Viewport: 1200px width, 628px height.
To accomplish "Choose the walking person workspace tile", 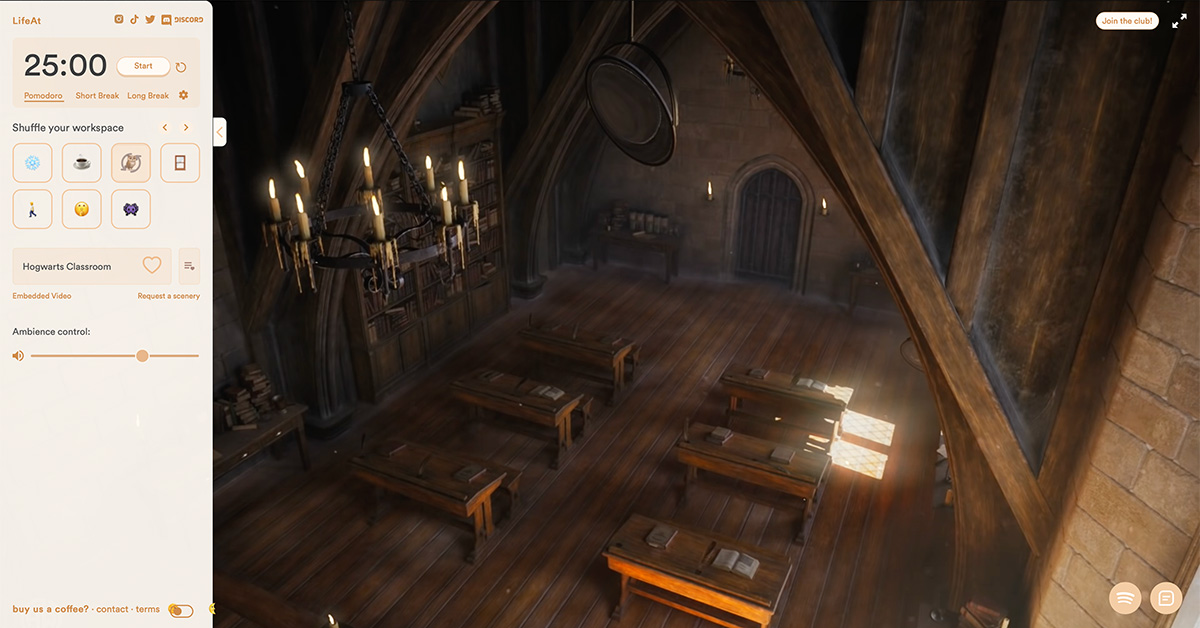I will pyautogui.click(x=32, y=209).
